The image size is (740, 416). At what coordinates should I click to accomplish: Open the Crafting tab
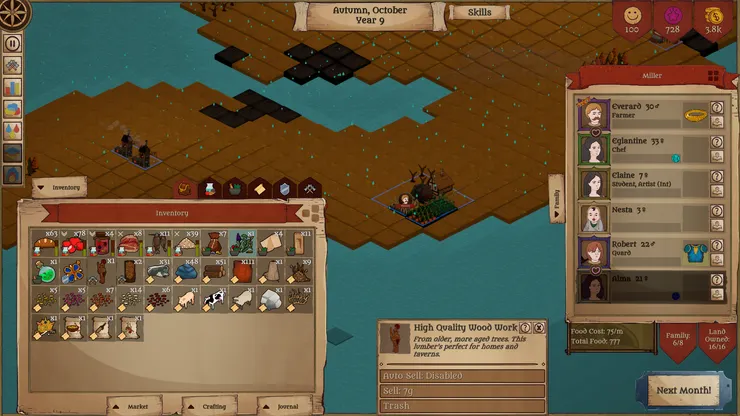pyautogui.click(x=210, y=406)
